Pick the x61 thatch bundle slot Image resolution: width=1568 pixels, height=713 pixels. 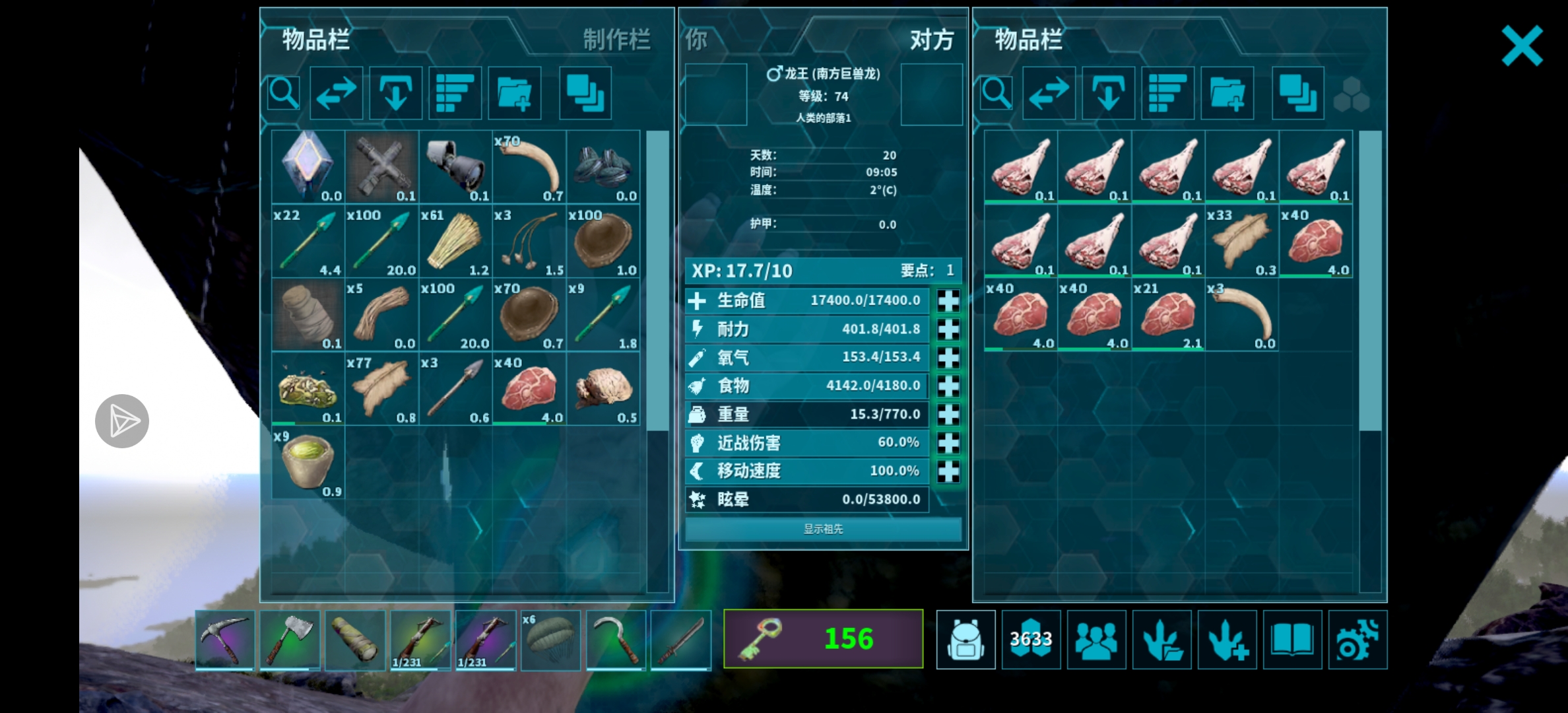pyautogui.click(x=455, y=241)
